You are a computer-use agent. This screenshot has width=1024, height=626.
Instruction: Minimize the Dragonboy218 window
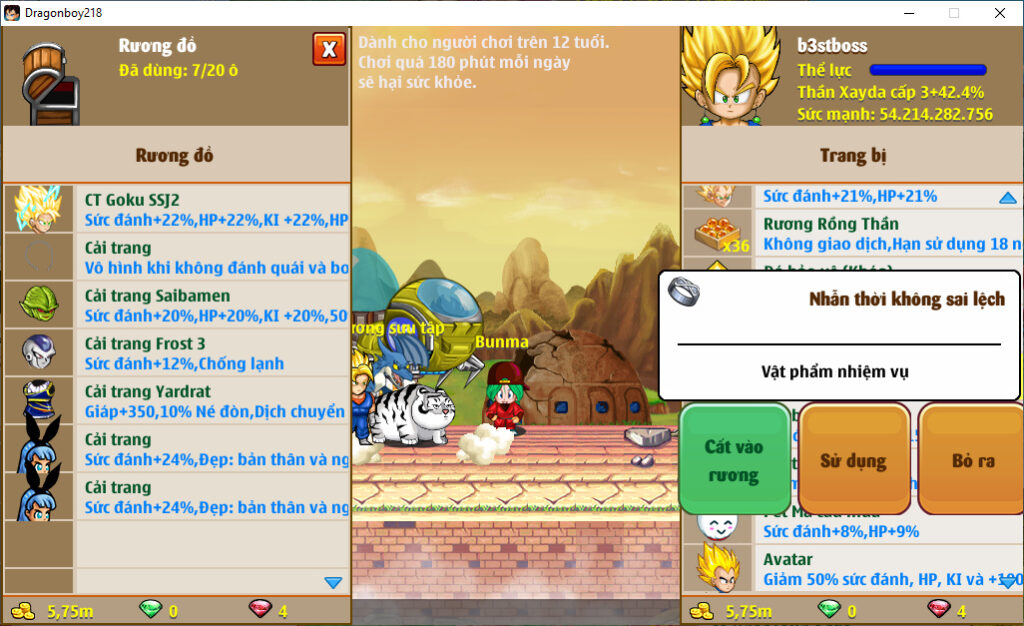tap(909, 13)
